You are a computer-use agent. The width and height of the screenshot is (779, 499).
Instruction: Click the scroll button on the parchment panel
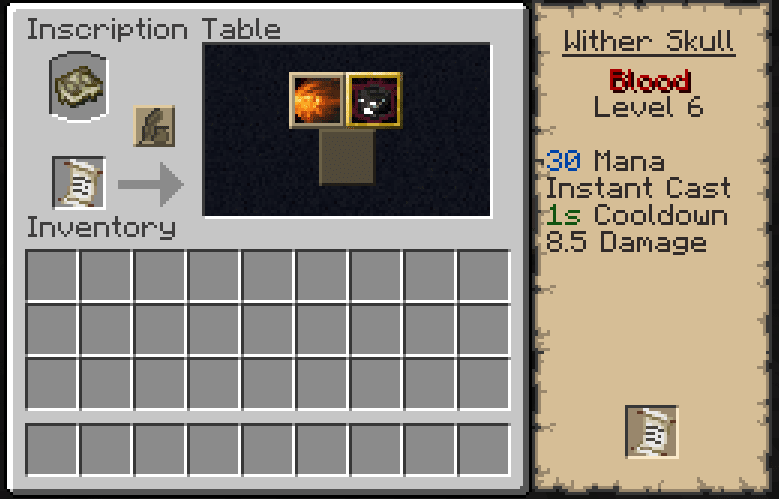(651, 432)
